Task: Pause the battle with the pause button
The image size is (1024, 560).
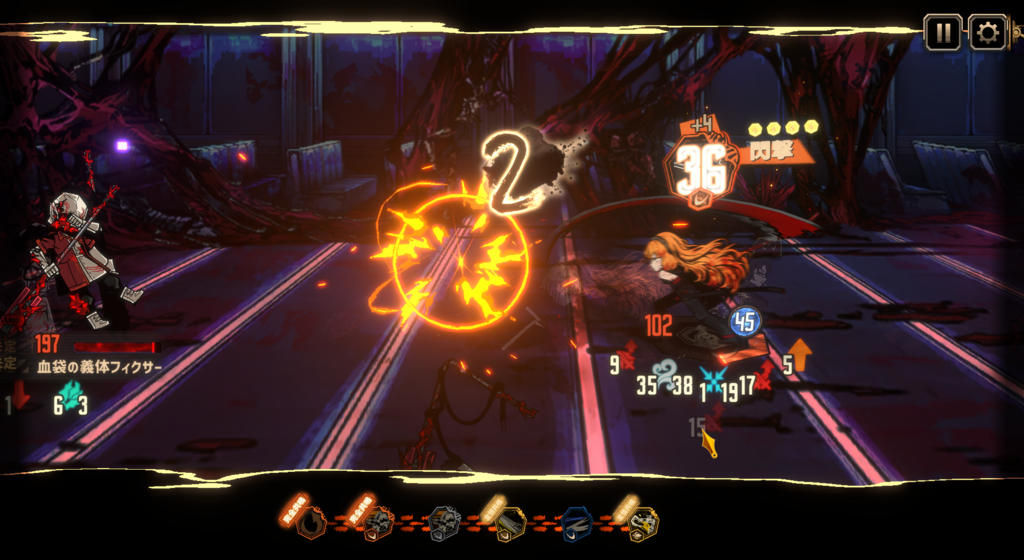Action: 942,32
